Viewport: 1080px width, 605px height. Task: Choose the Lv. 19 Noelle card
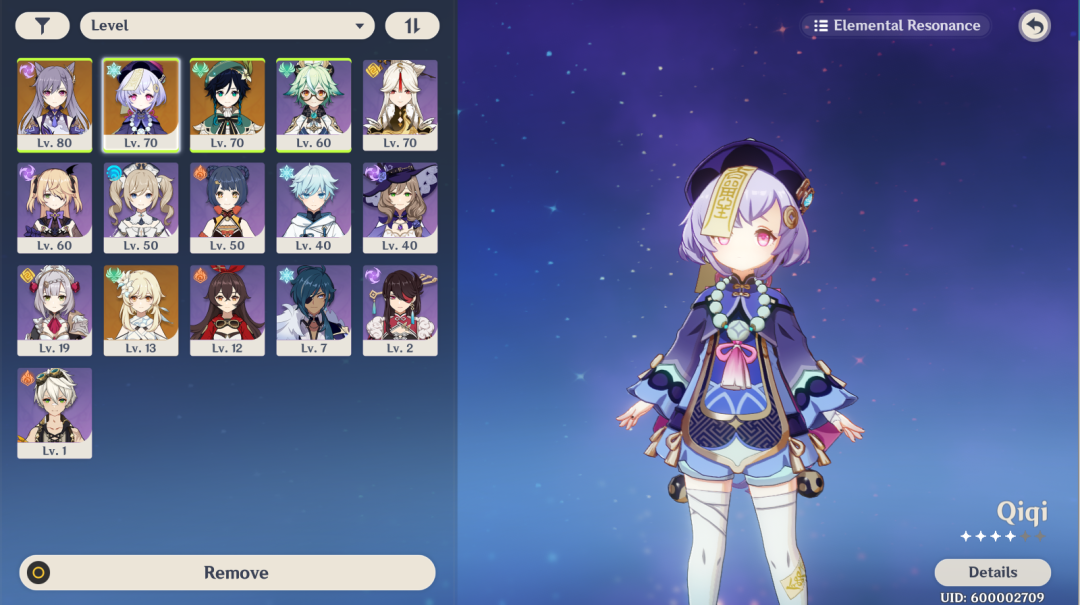(55, 310)
